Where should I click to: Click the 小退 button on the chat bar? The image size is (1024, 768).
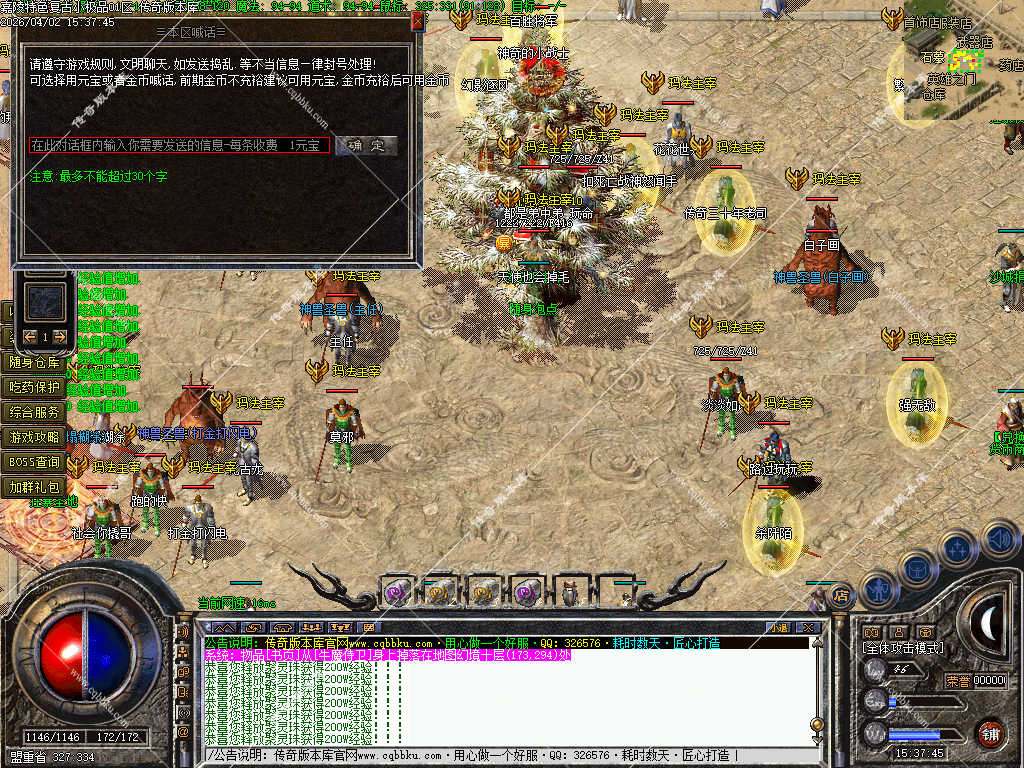[778, 627]
